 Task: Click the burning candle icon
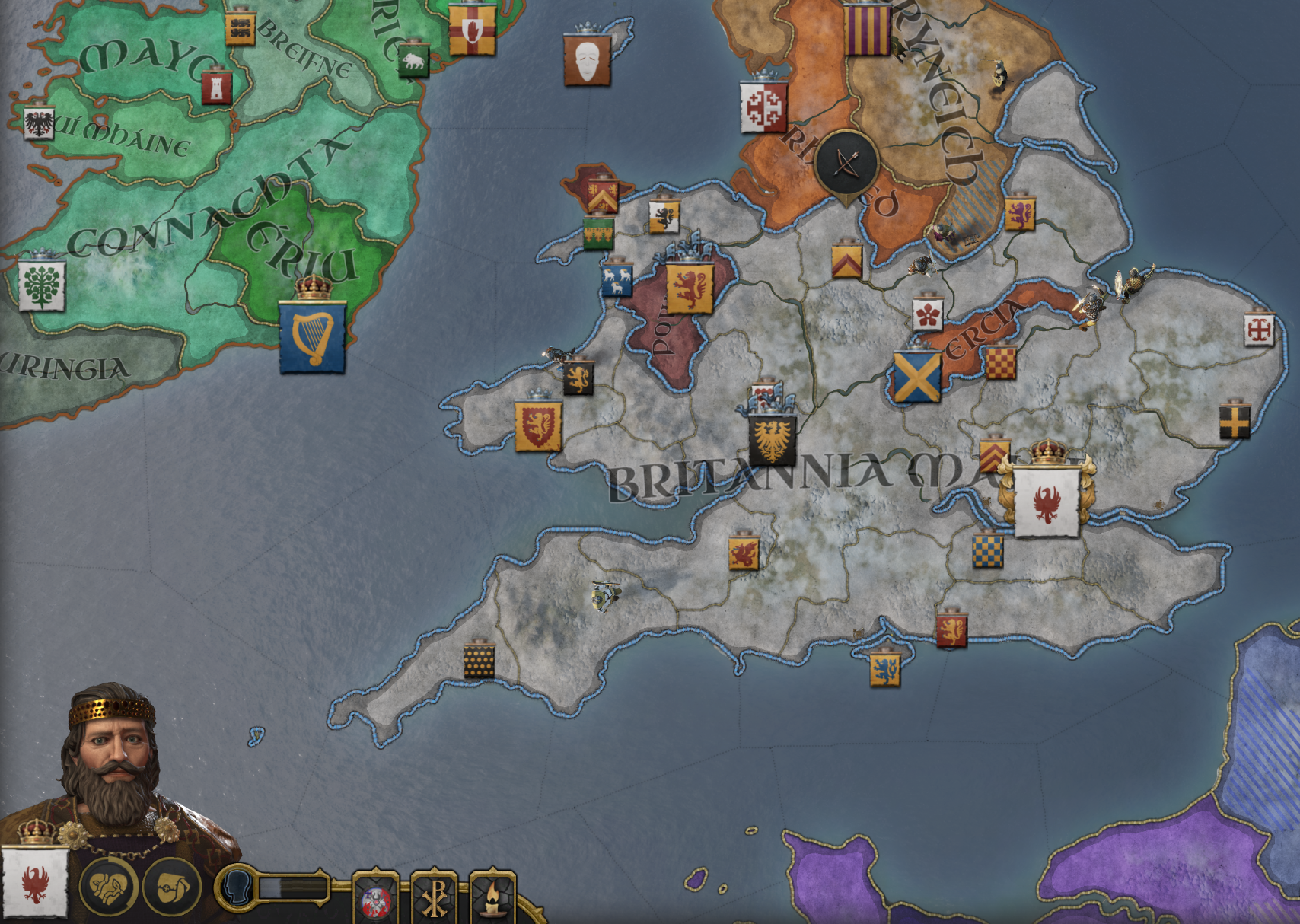(x=492, y=898)
